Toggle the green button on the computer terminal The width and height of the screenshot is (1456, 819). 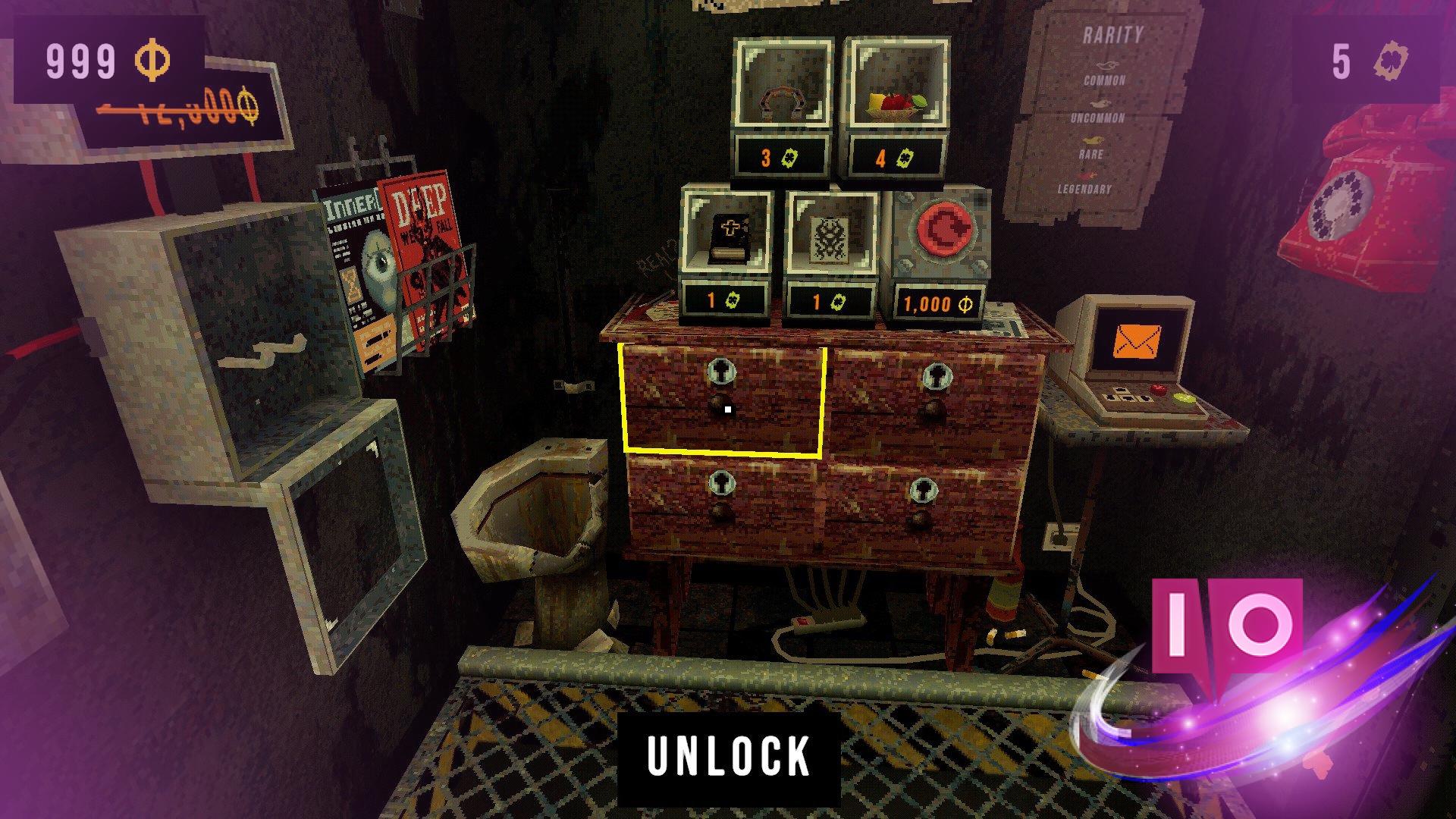coord(1185,398)
